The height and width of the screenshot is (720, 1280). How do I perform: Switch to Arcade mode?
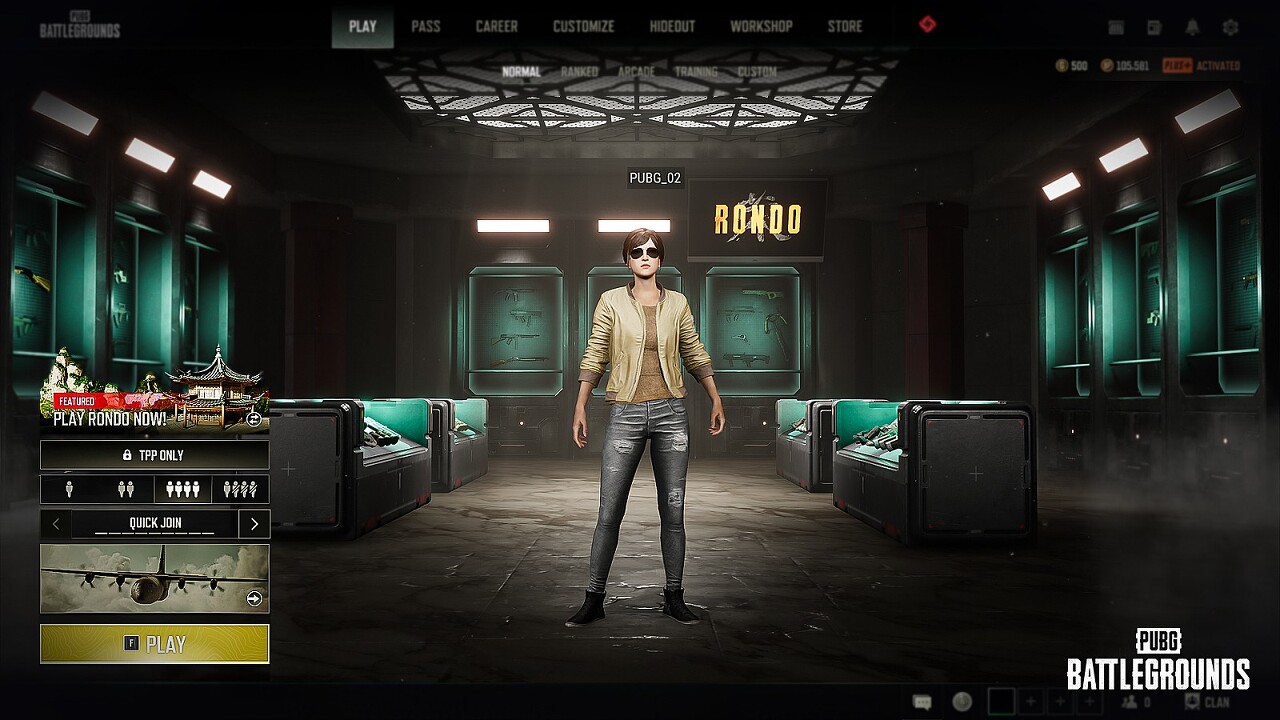pos(636,72)
